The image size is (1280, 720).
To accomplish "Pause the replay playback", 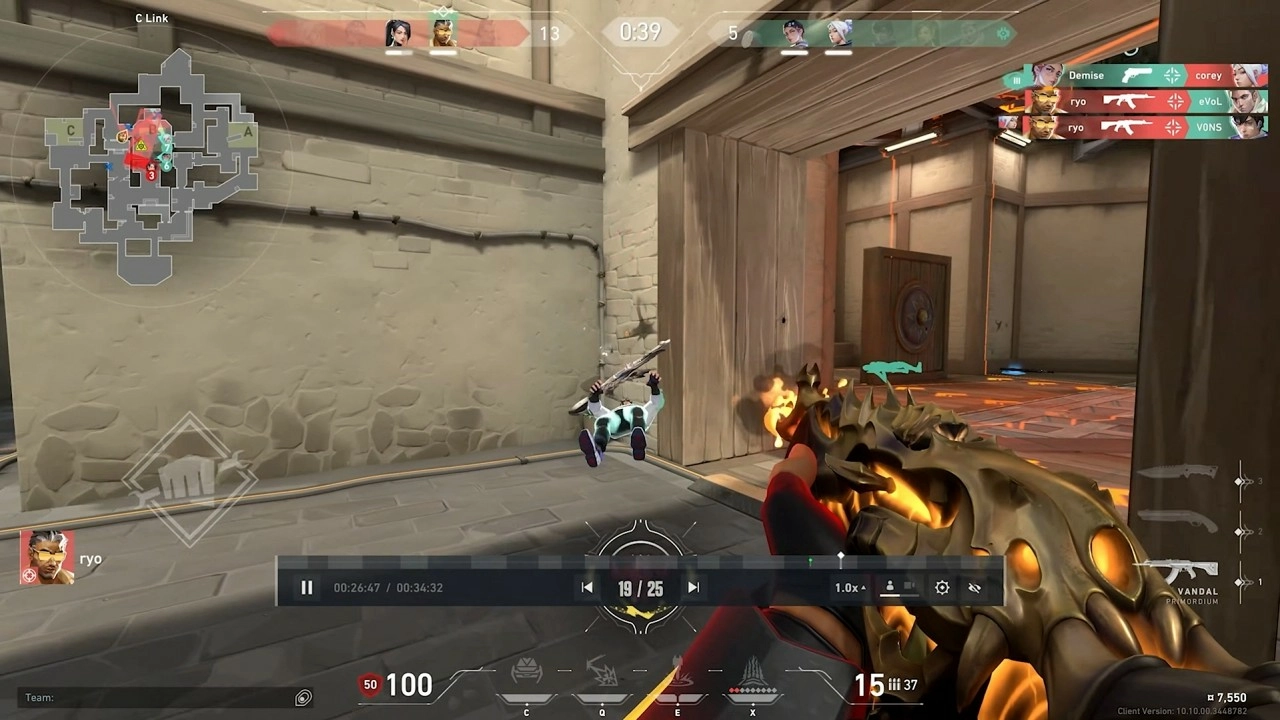I will (x=307, y=588).
